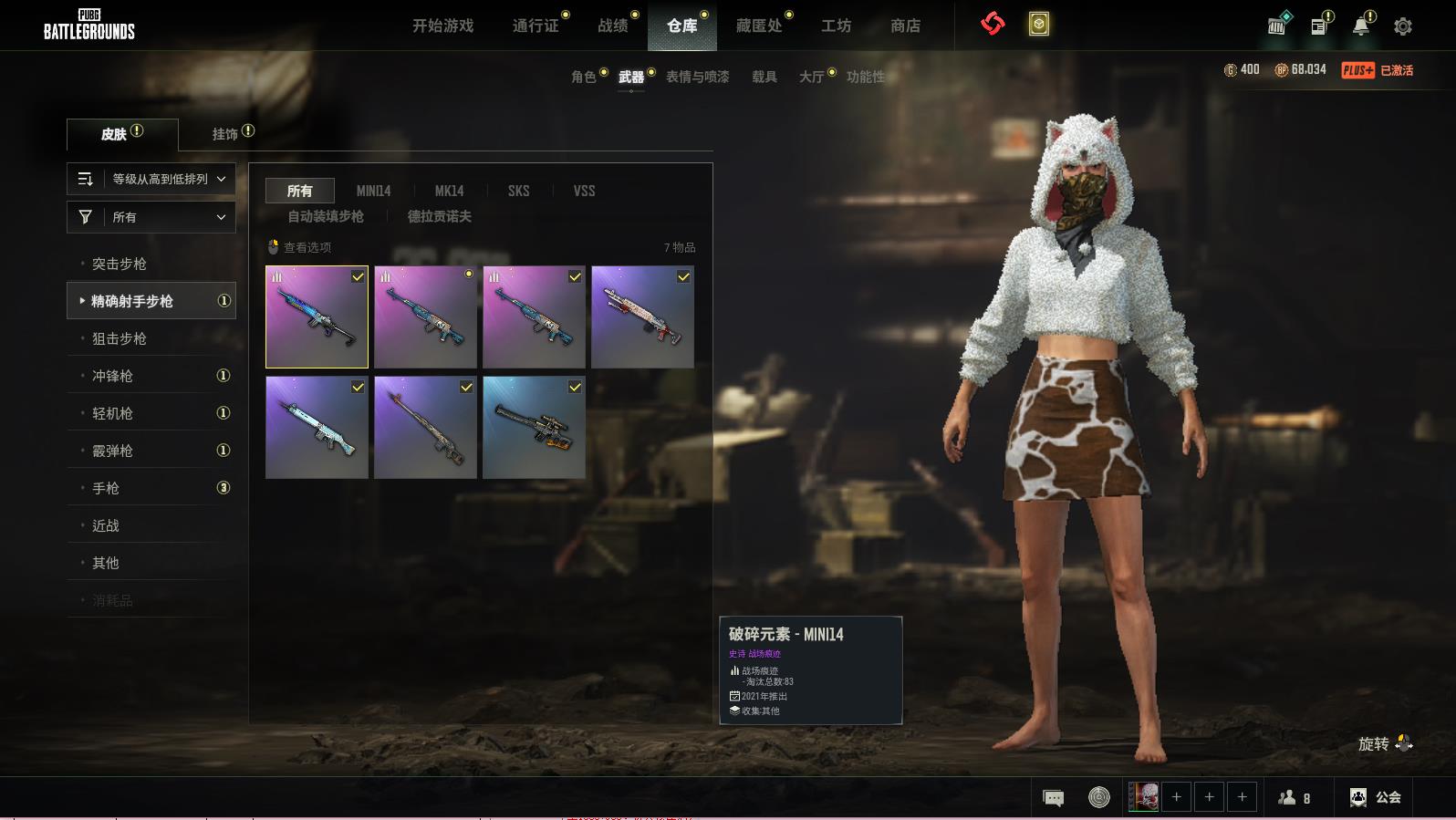This screenshot has height=820, width=1456.
Task: Open the 工坊 workshop tab
Action: click(836, 26)
